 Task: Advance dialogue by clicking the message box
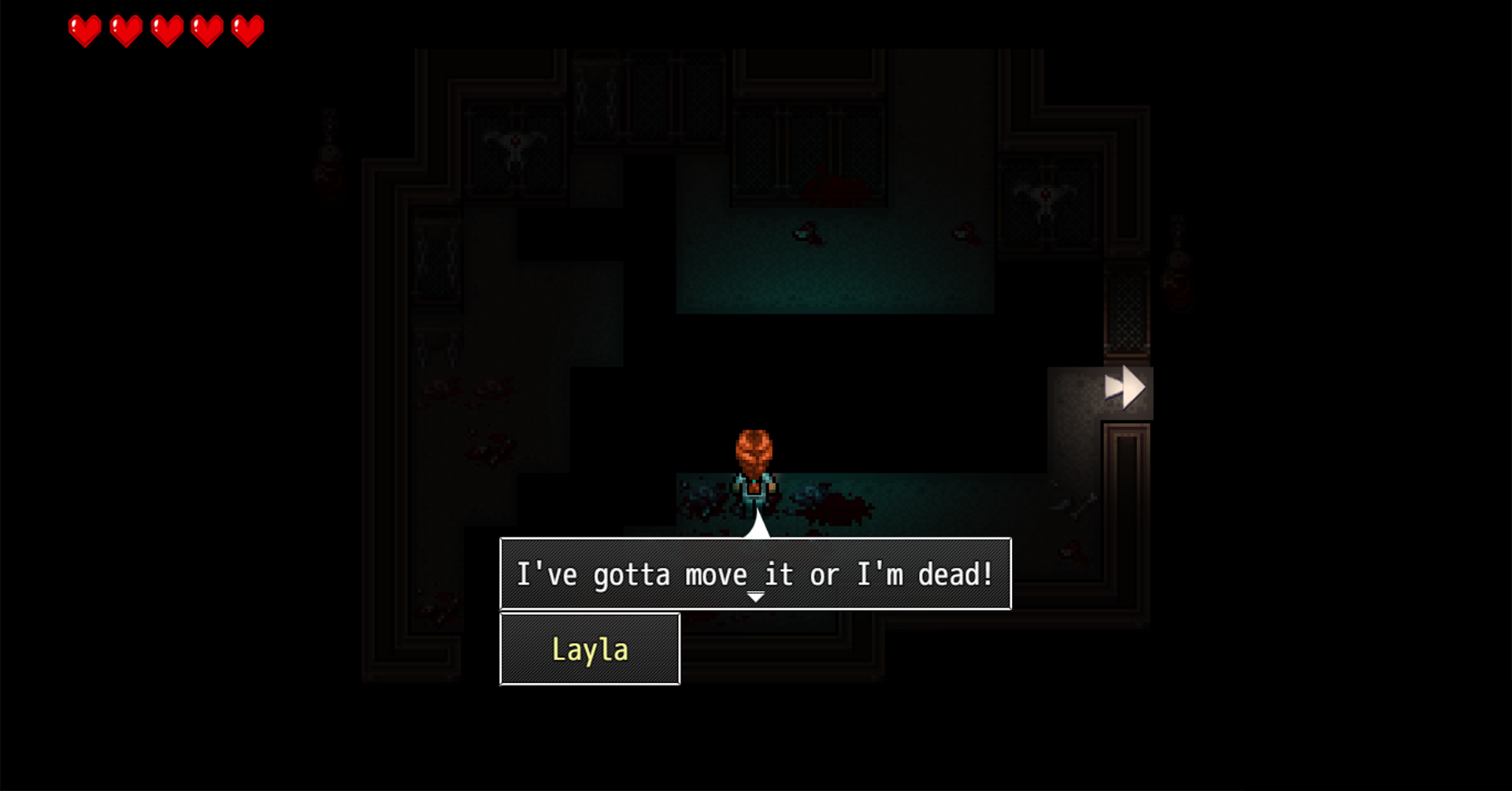pos(756,574)
